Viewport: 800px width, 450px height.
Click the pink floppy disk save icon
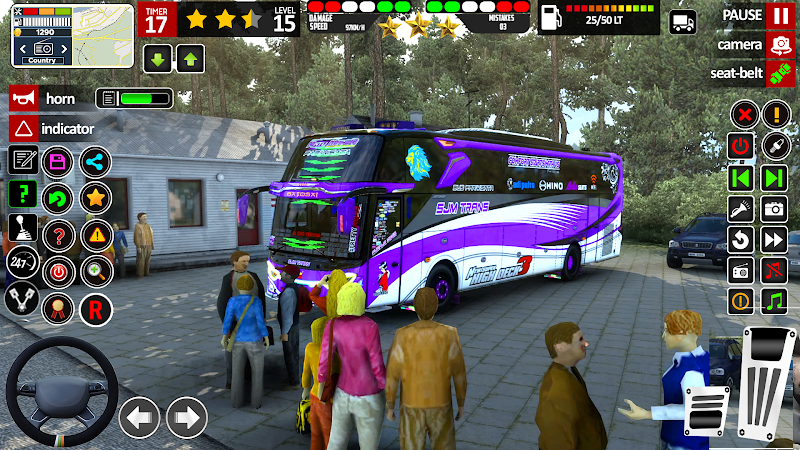coord(58,162)
